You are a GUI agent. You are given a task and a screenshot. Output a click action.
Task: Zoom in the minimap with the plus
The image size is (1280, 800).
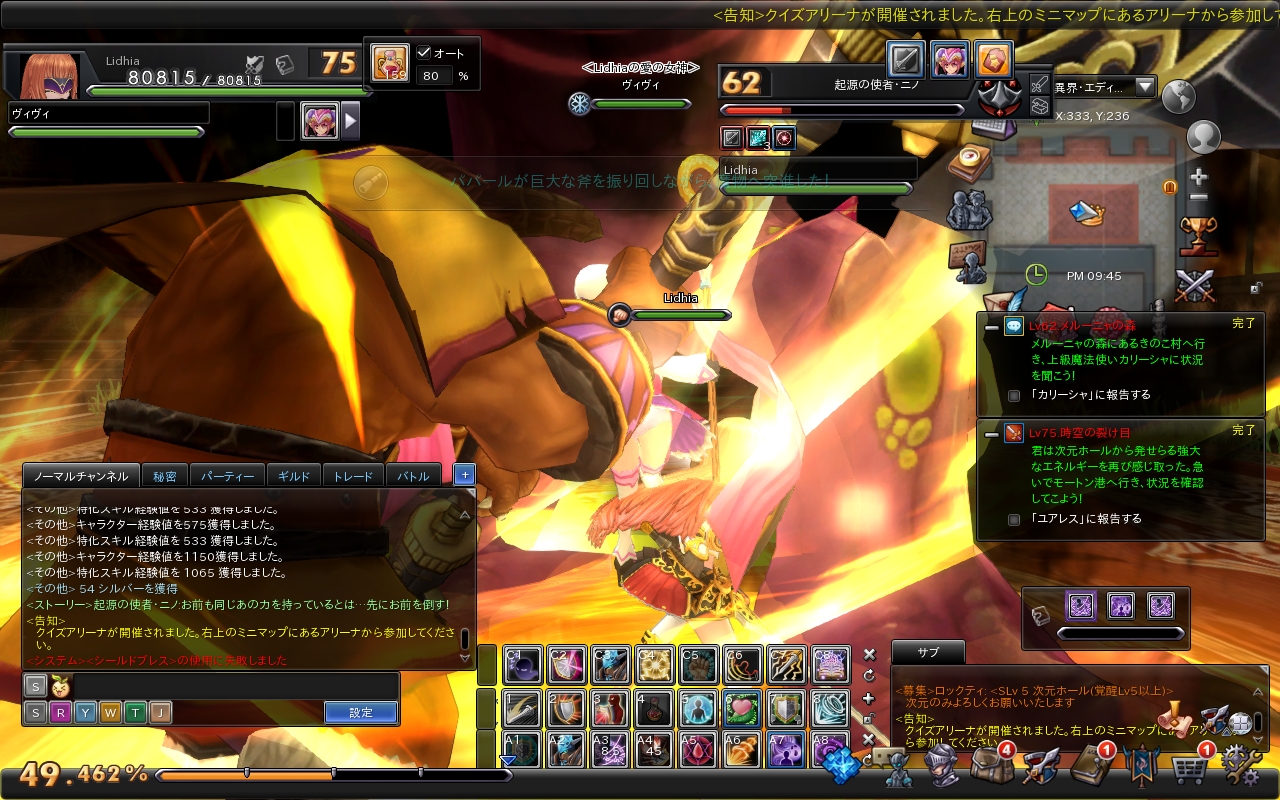coord(1199,177)
